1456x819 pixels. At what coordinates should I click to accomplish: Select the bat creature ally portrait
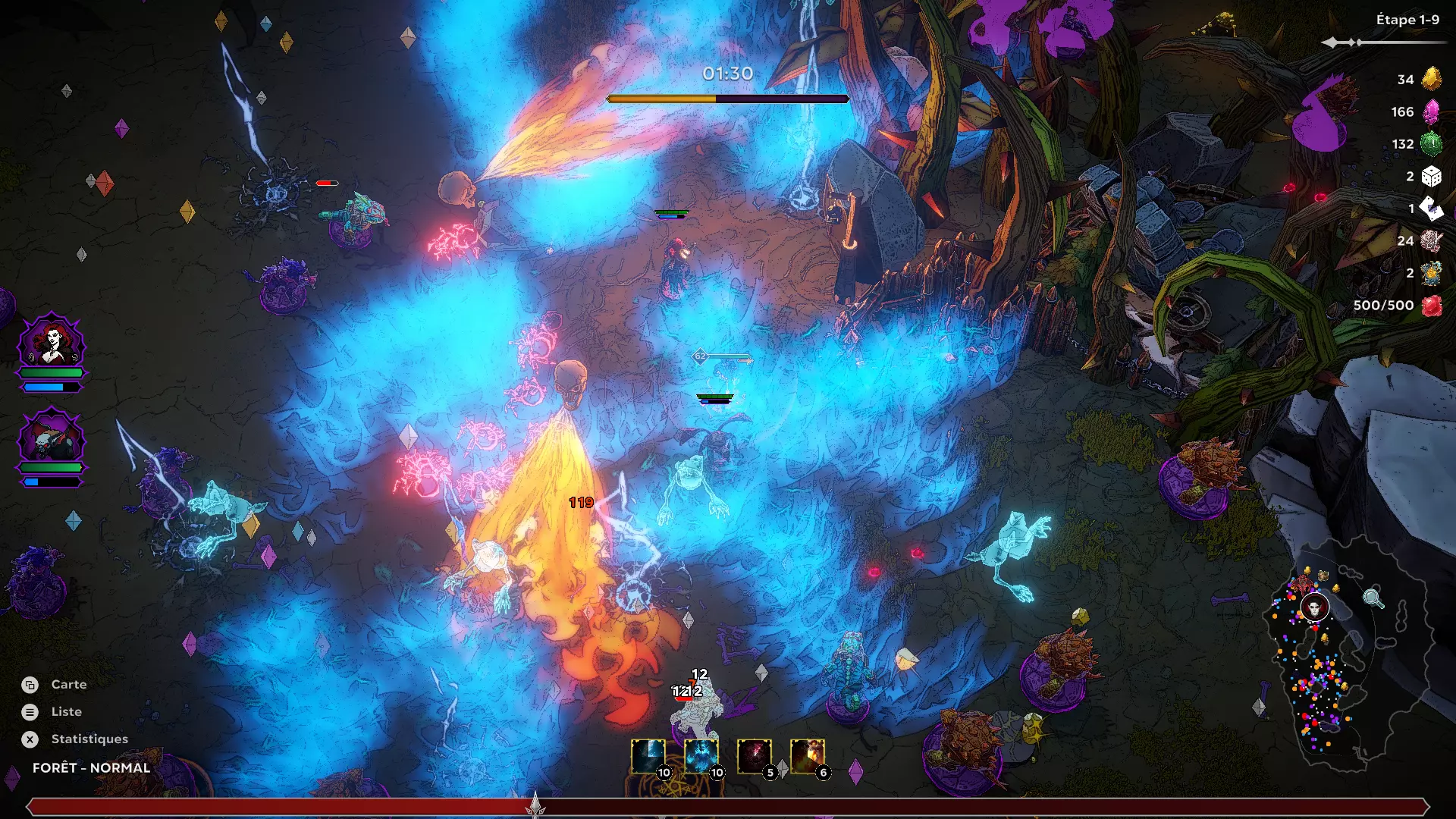coord(52,438)
